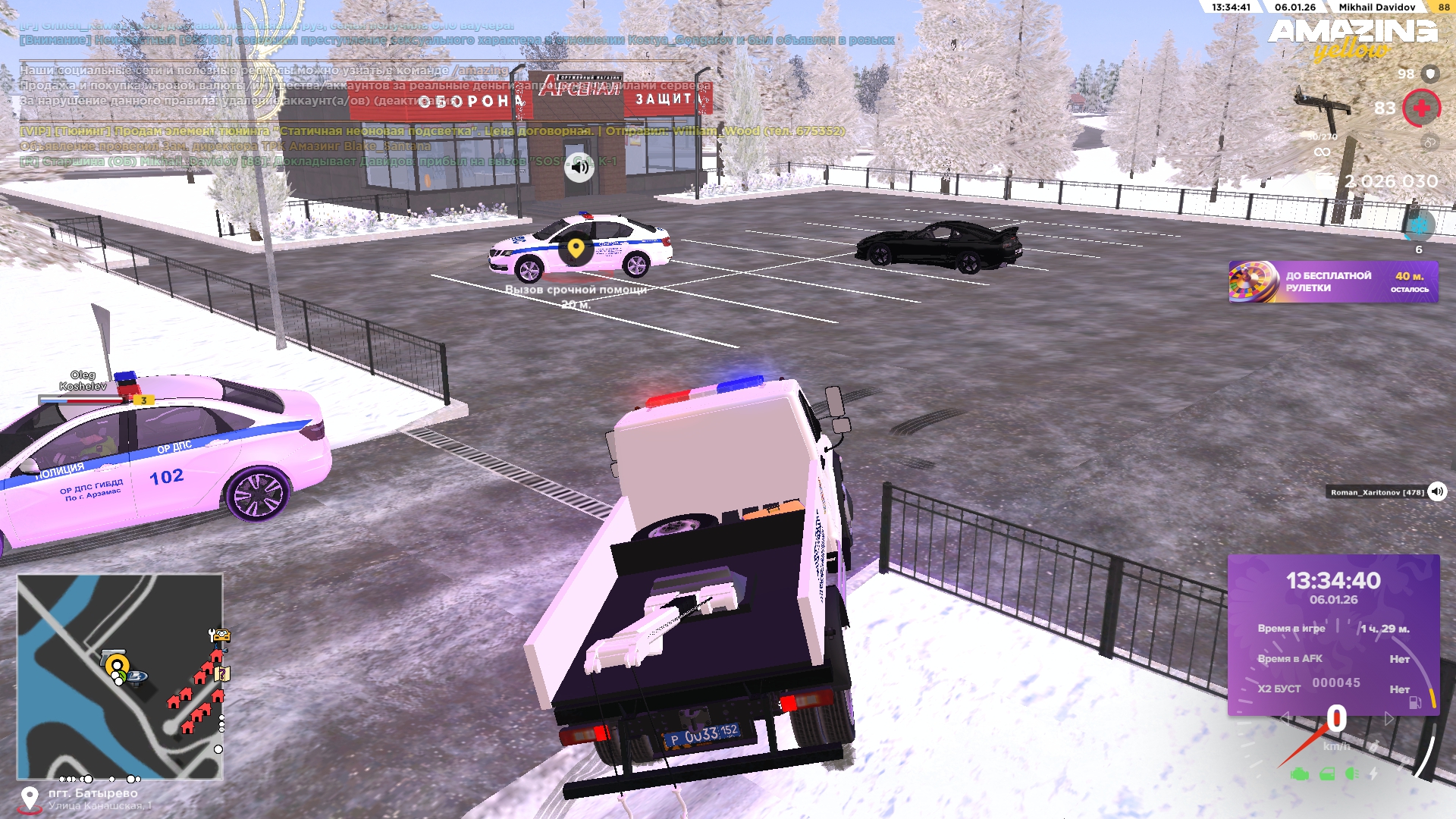Click the right turn signal arrow

coord(1389,718)
